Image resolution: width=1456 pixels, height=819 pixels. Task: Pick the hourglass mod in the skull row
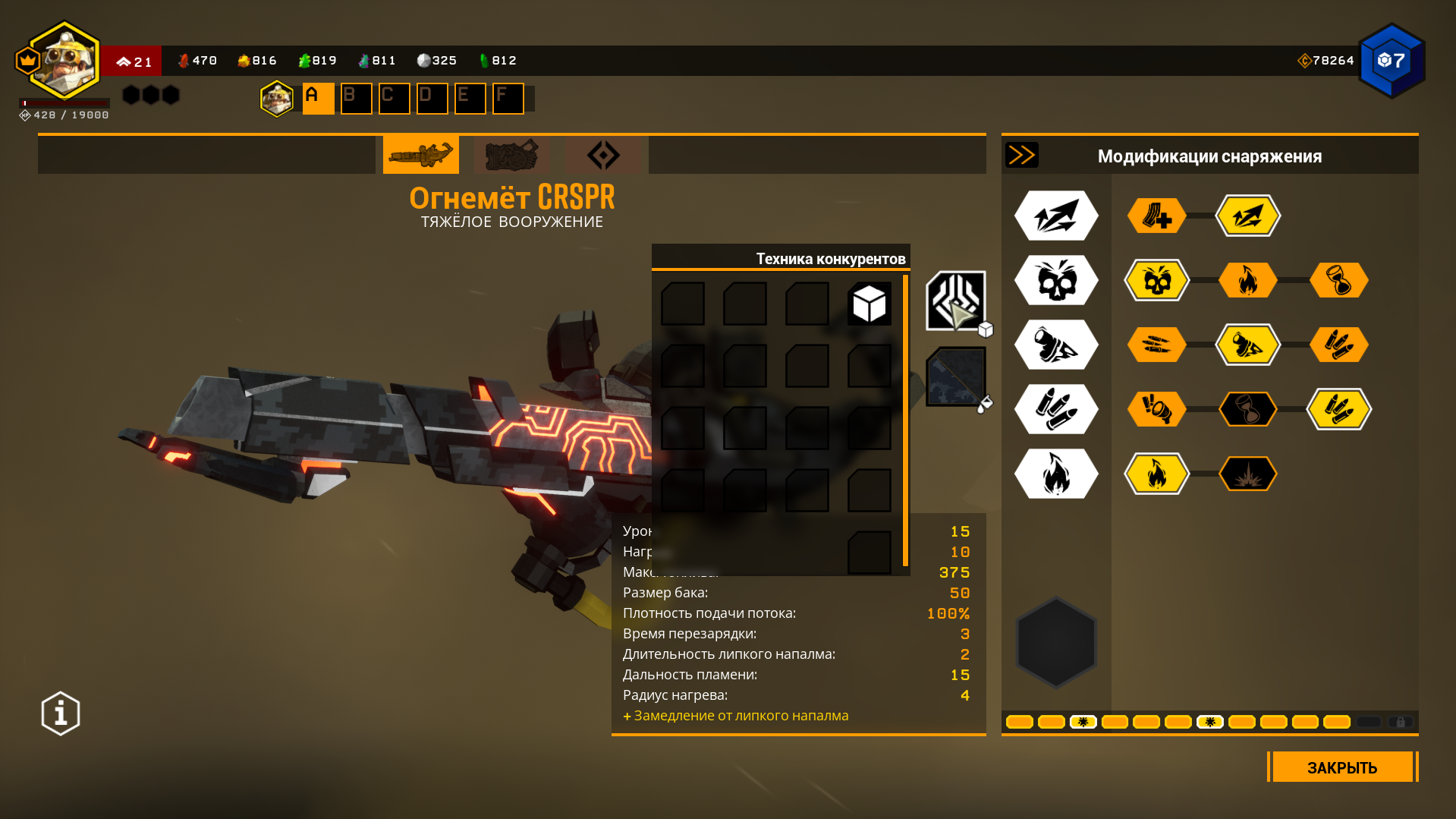coord(1338,280)
